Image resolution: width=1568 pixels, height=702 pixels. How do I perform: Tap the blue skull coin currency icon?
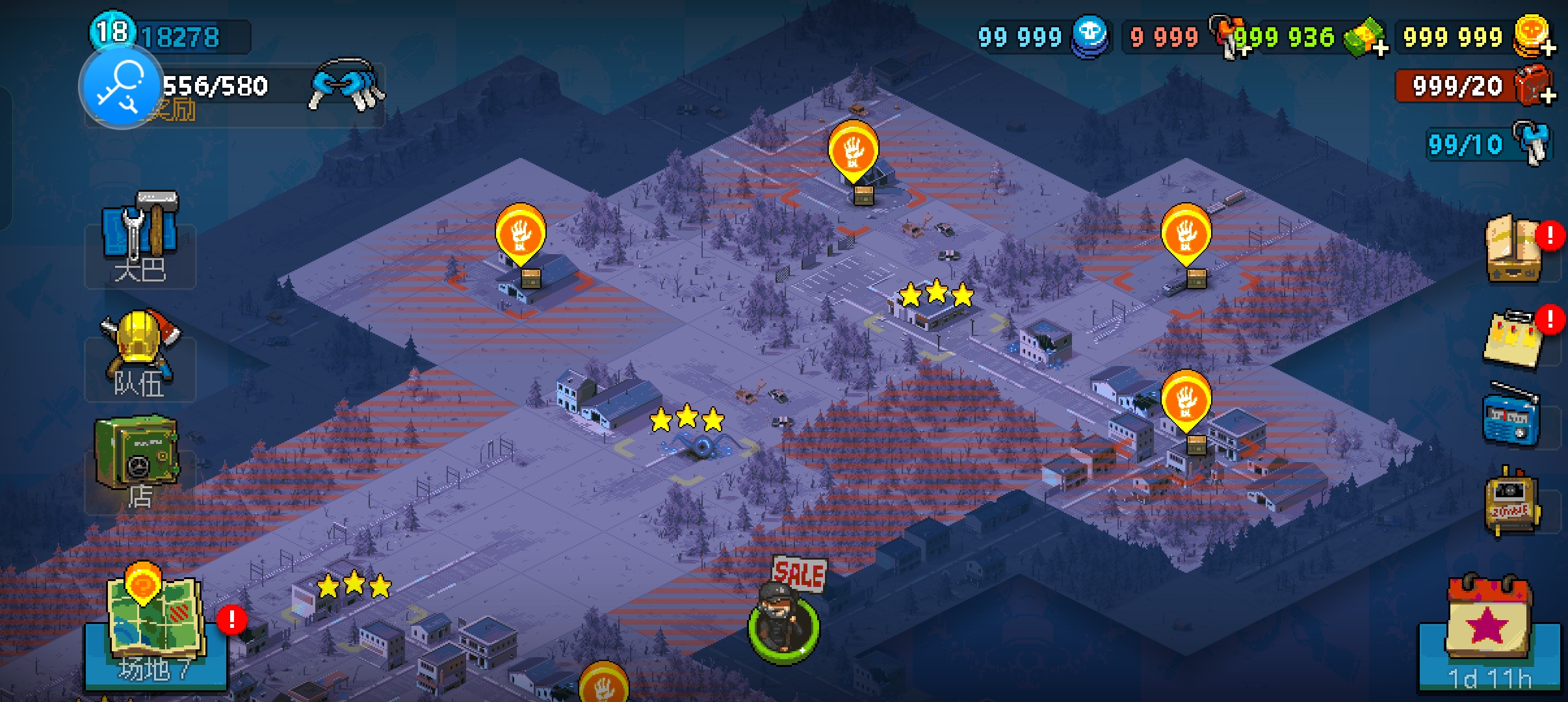(1090, 36)
